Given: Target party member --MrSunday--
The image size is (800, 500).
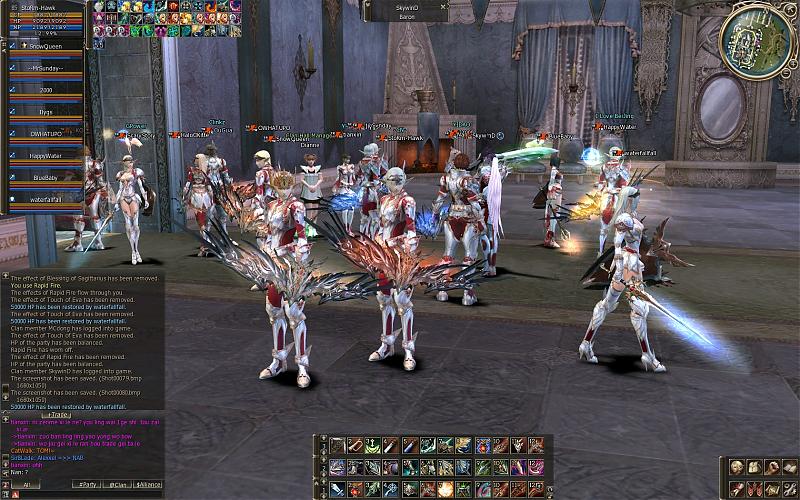Looking at the screenshot, I should pyautogui.click(x=46, y=68).
